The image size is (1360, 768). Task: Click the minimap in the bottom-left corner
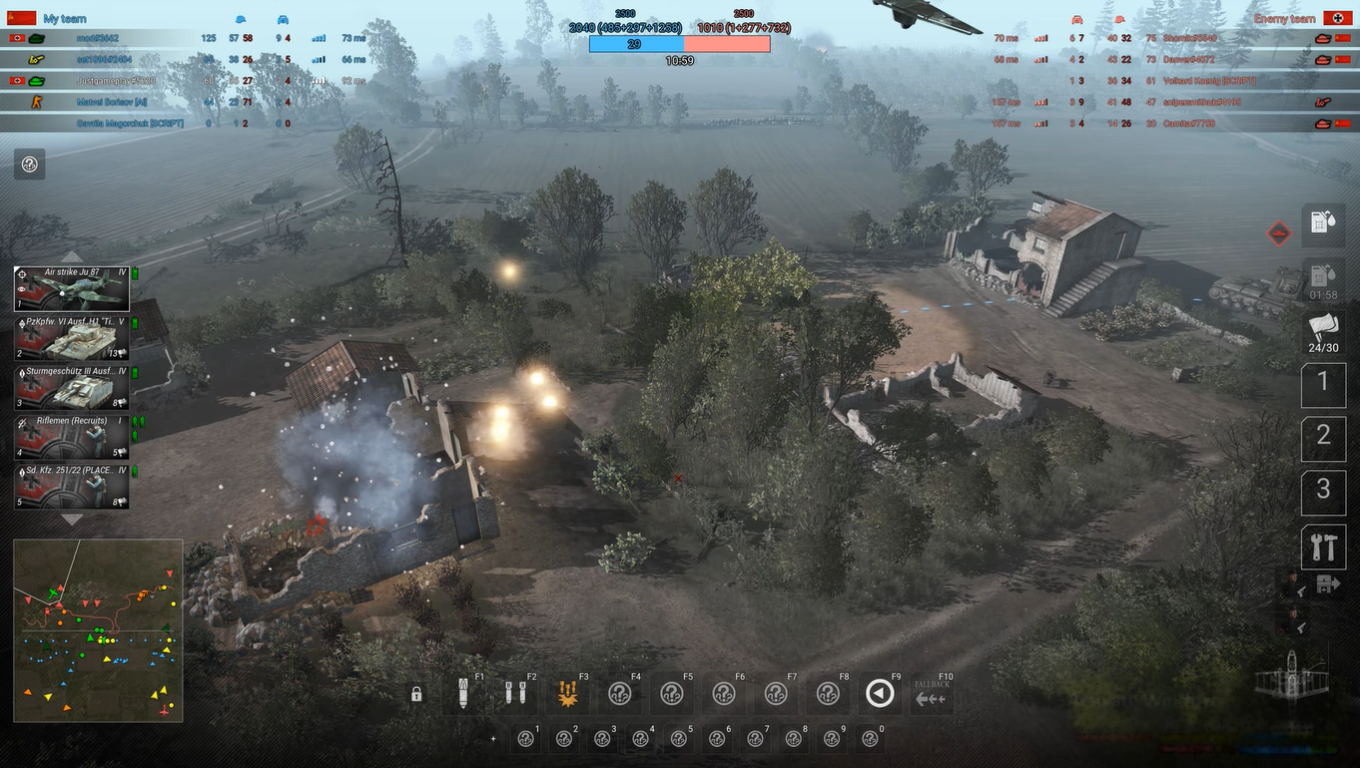(x=97, y=630)
